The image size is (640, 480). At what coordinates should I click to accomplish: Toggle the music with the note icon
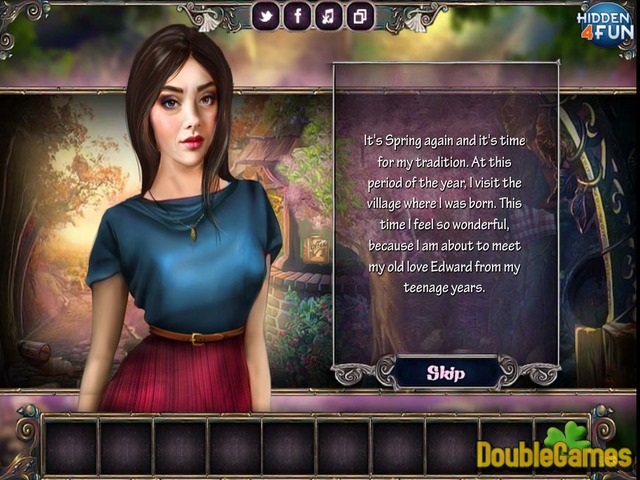coord(328,16)
